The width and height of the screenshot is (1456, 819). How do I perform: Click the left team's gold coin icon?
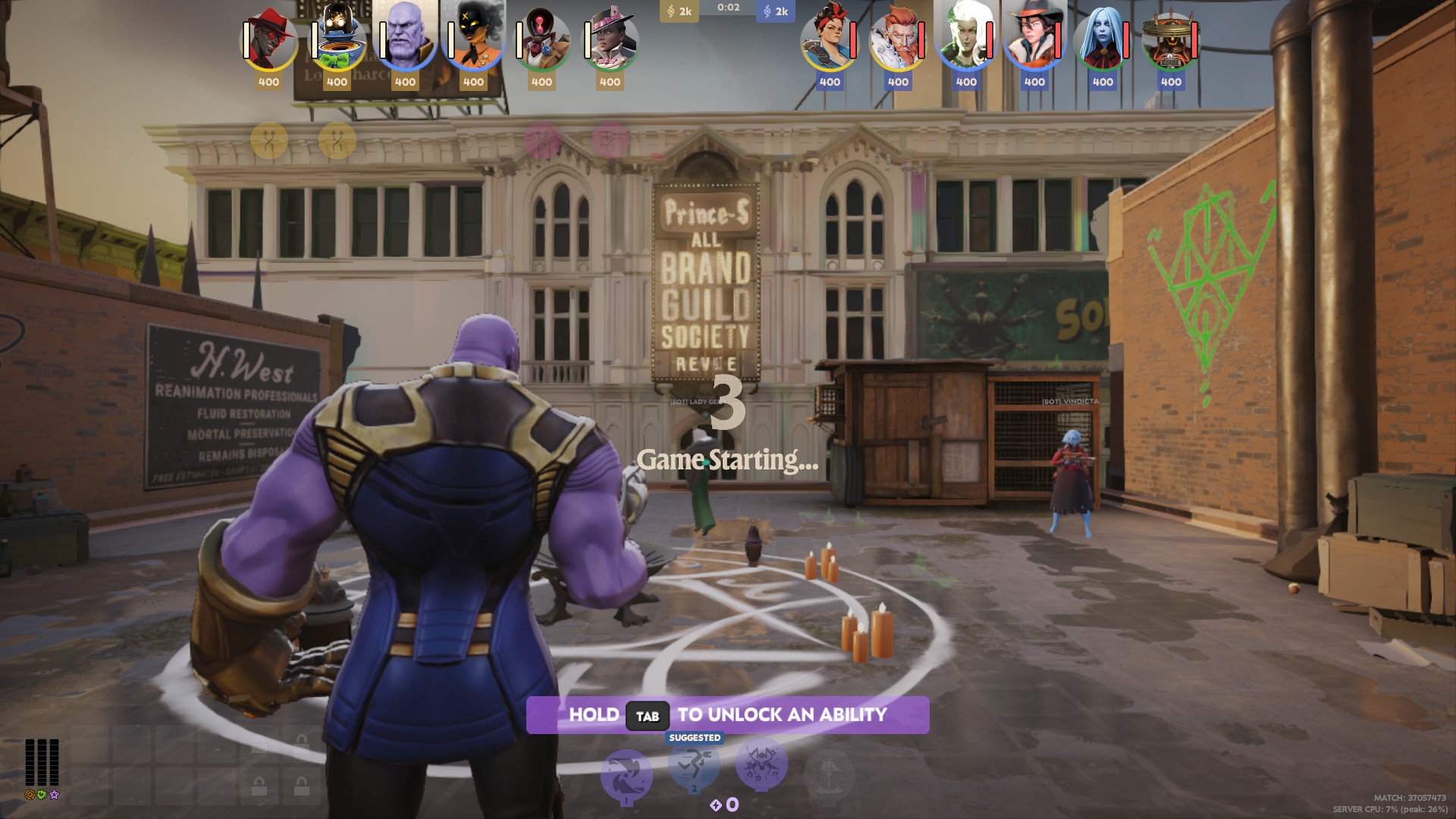click(672, 11)
